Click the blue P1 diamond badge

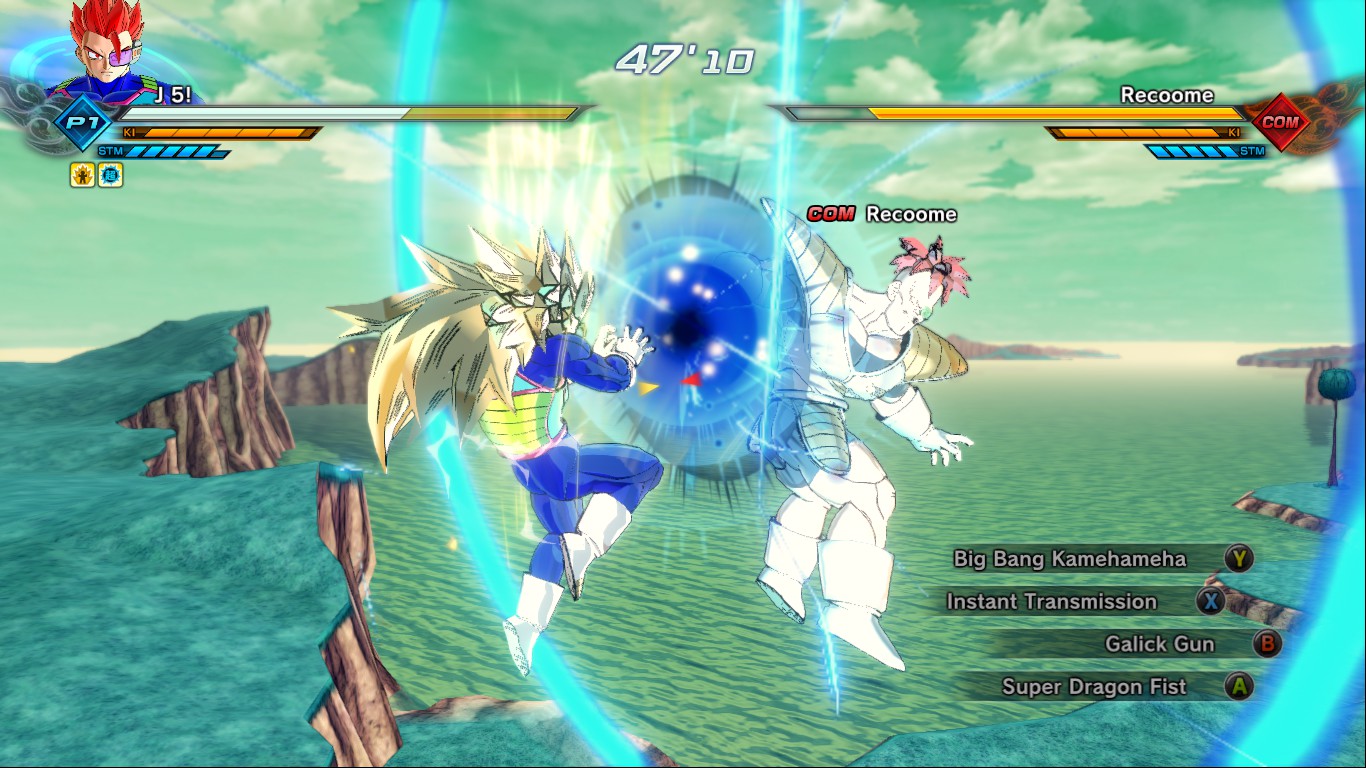click(76, 123)
